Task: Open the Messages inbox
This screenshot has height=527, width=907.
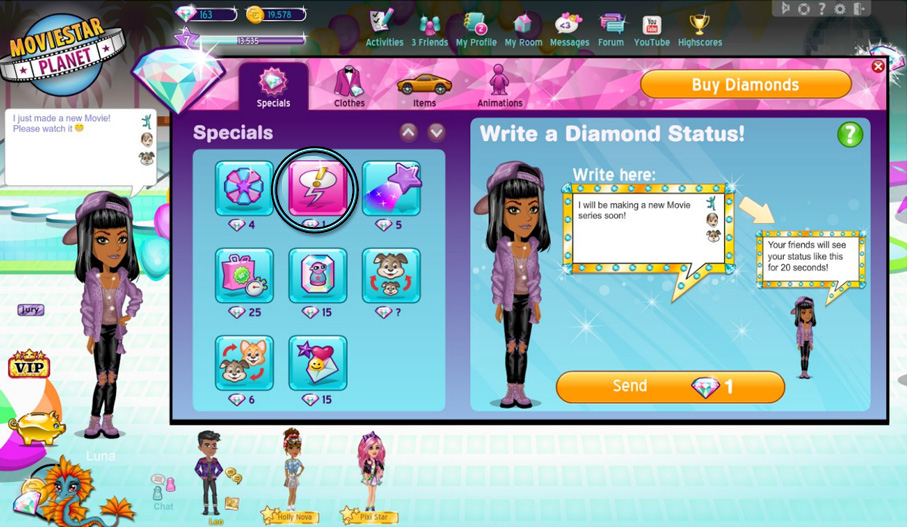Action: tap(569, 28)
